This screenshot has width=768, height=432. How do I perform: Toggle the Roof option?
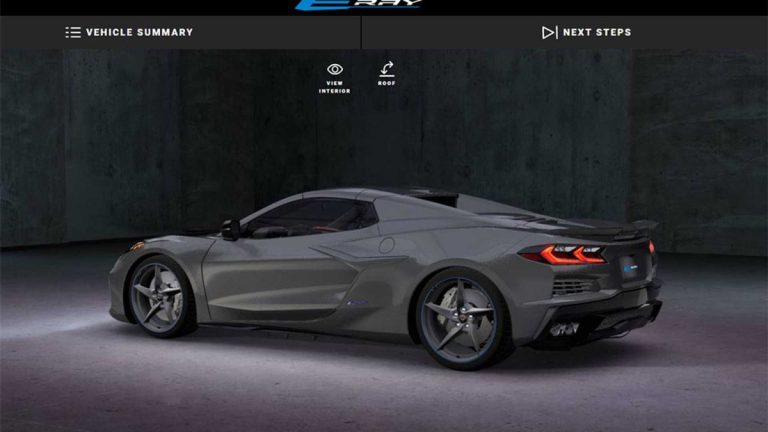tap(386, 74)
